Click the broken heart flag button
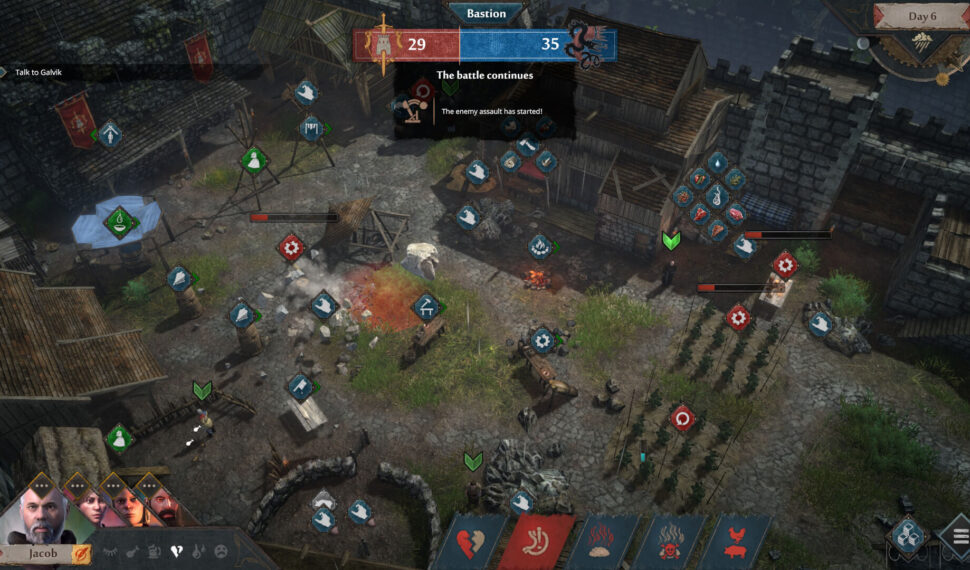The width and height of the screenshot is (970, 570). tap(469, 542)
